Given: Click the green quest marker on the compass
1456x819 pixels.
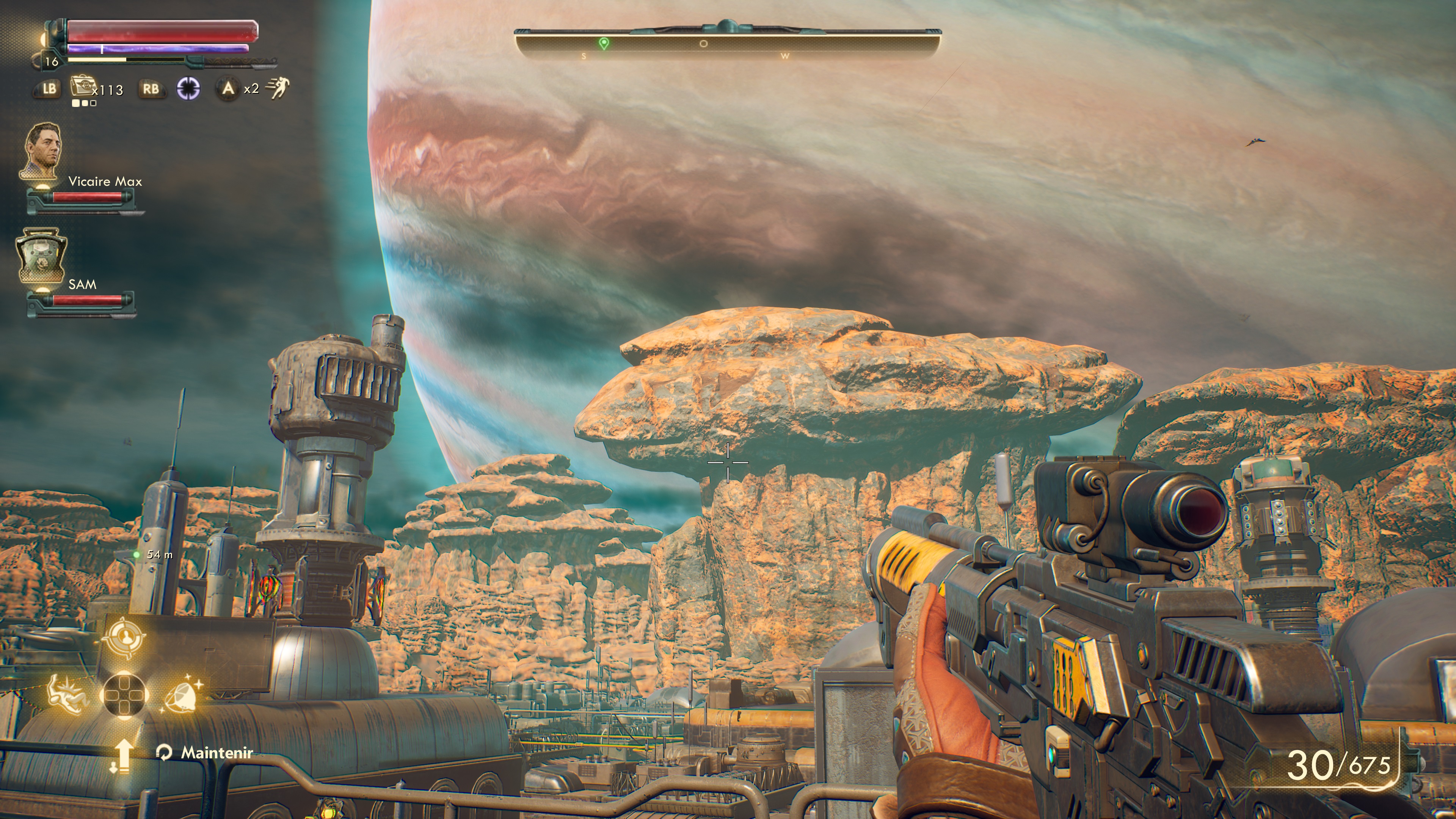Looking at the screenshot, I should pyautogui.click(x=604, y=44).
